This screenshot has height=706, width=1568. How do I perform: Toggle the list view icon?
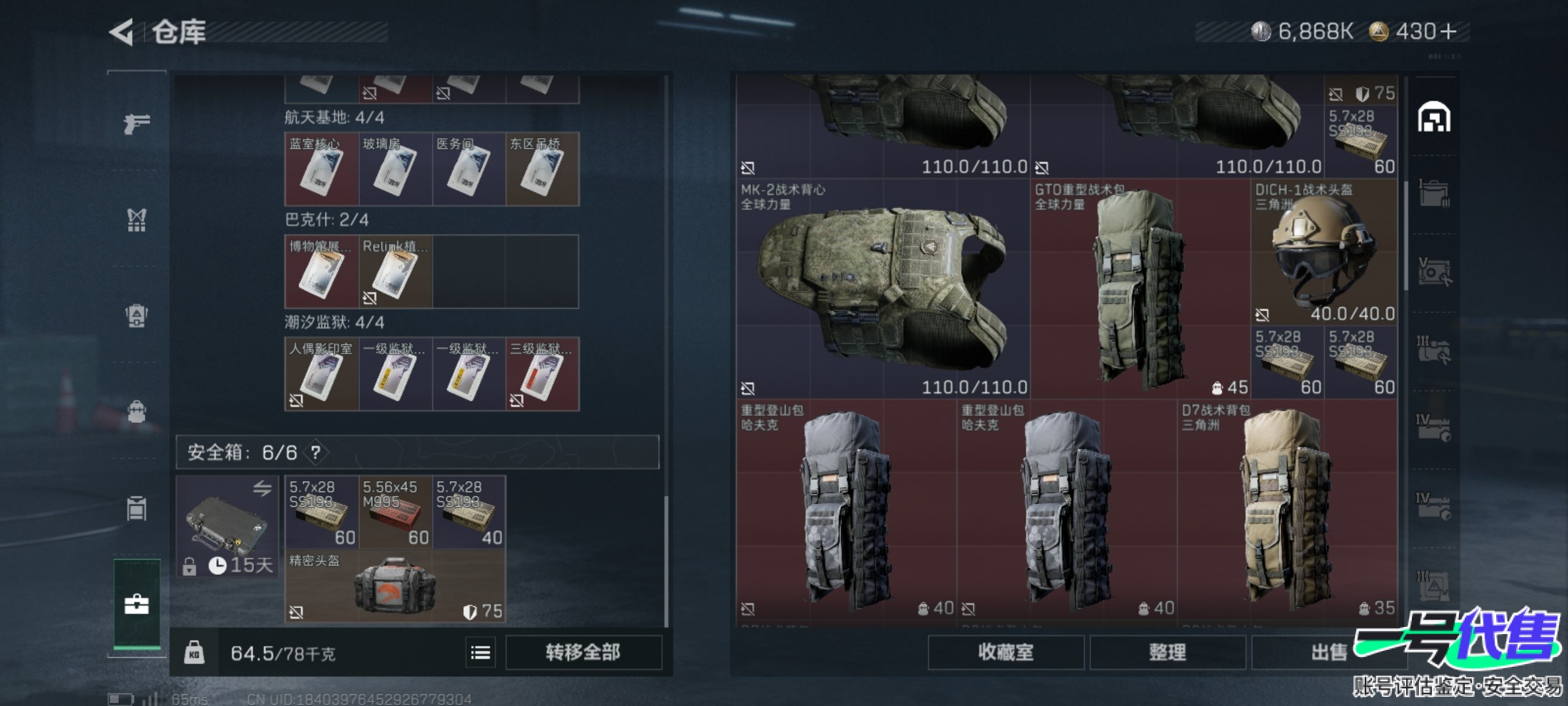point(481,652)
